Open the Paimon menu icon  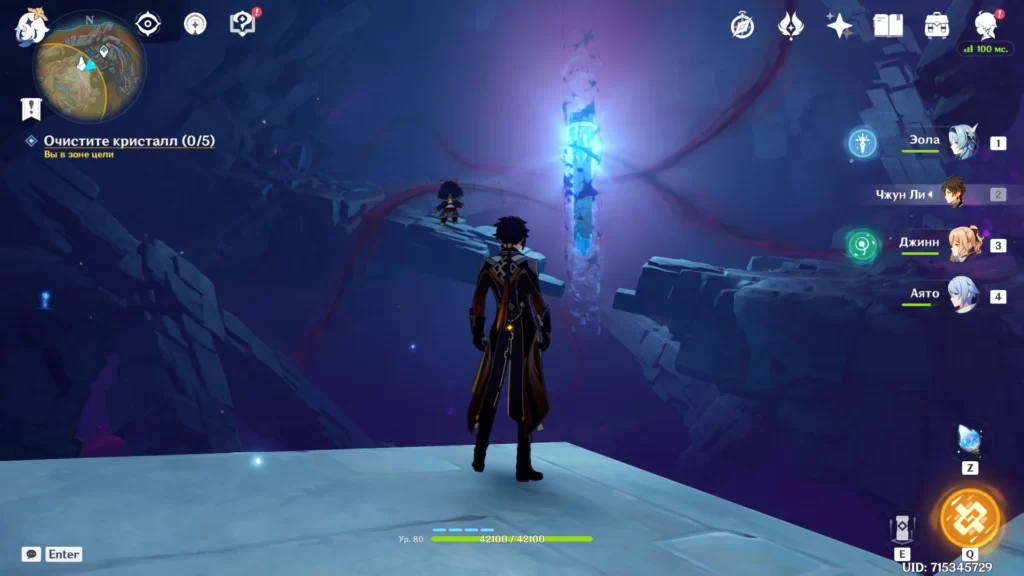[x=30, y=25]
